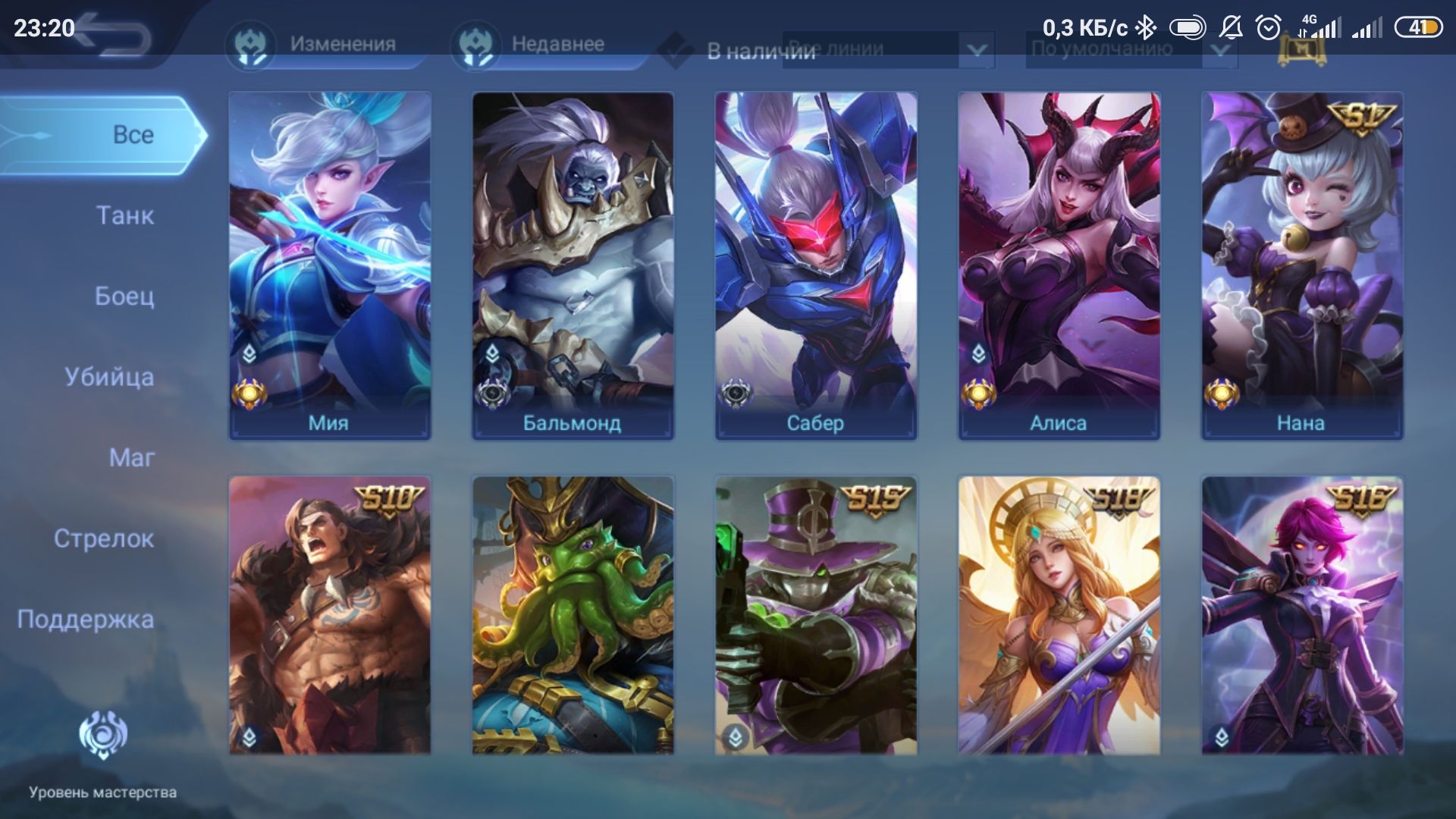Open the Алиса hero card
The image size is (1456, 819).
point(1059,265)
